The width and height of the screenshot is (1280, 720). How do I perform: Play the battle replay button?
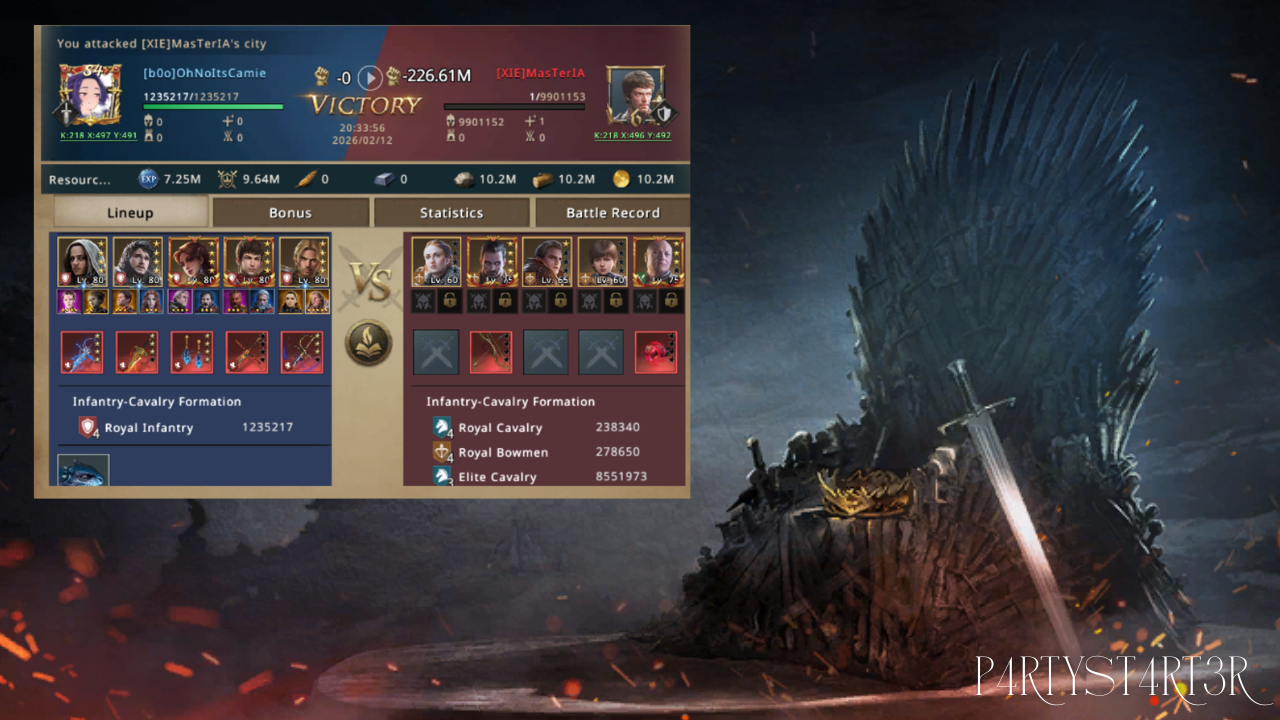pyautogui.click(x=370, y=77)
